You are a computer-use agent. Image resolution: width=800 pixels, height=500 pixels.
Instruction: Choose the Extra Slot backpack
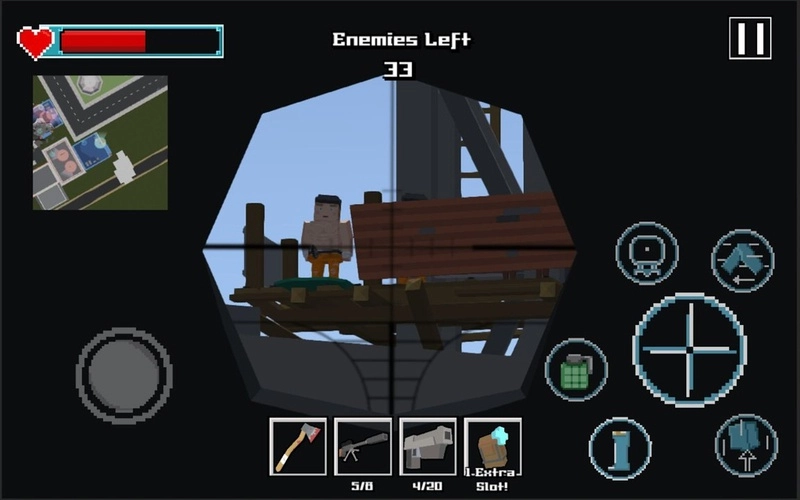point(492,445)
